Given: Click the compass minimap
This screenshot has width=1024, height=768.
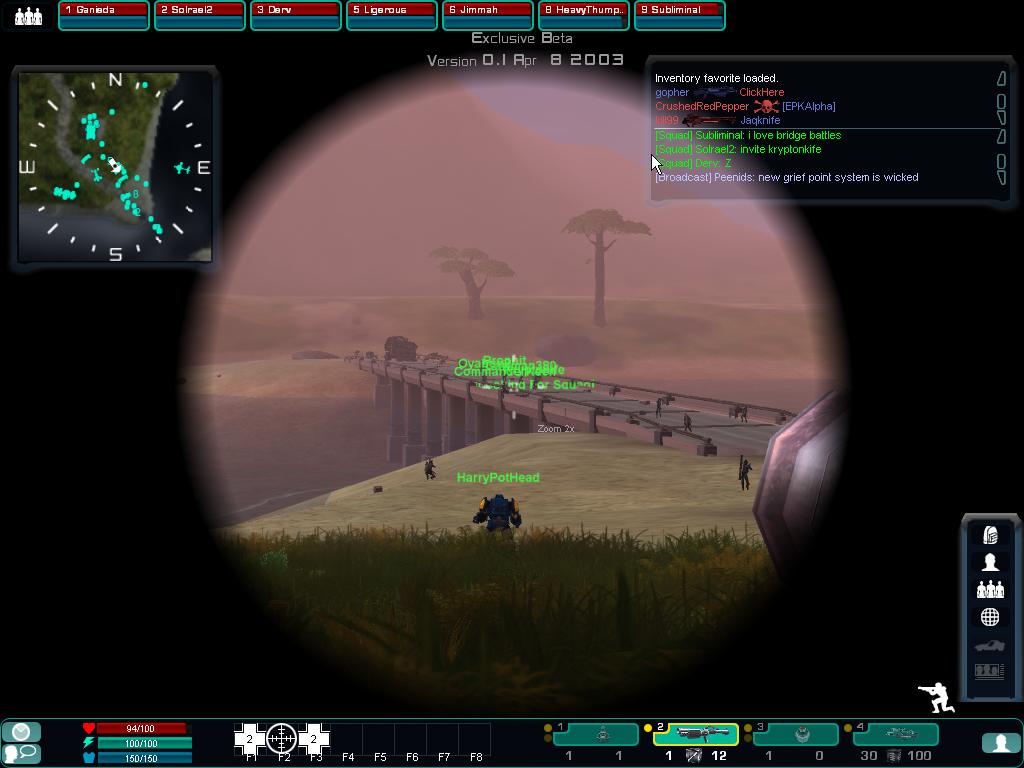Looking at the screenshot, I should point(115,167).
